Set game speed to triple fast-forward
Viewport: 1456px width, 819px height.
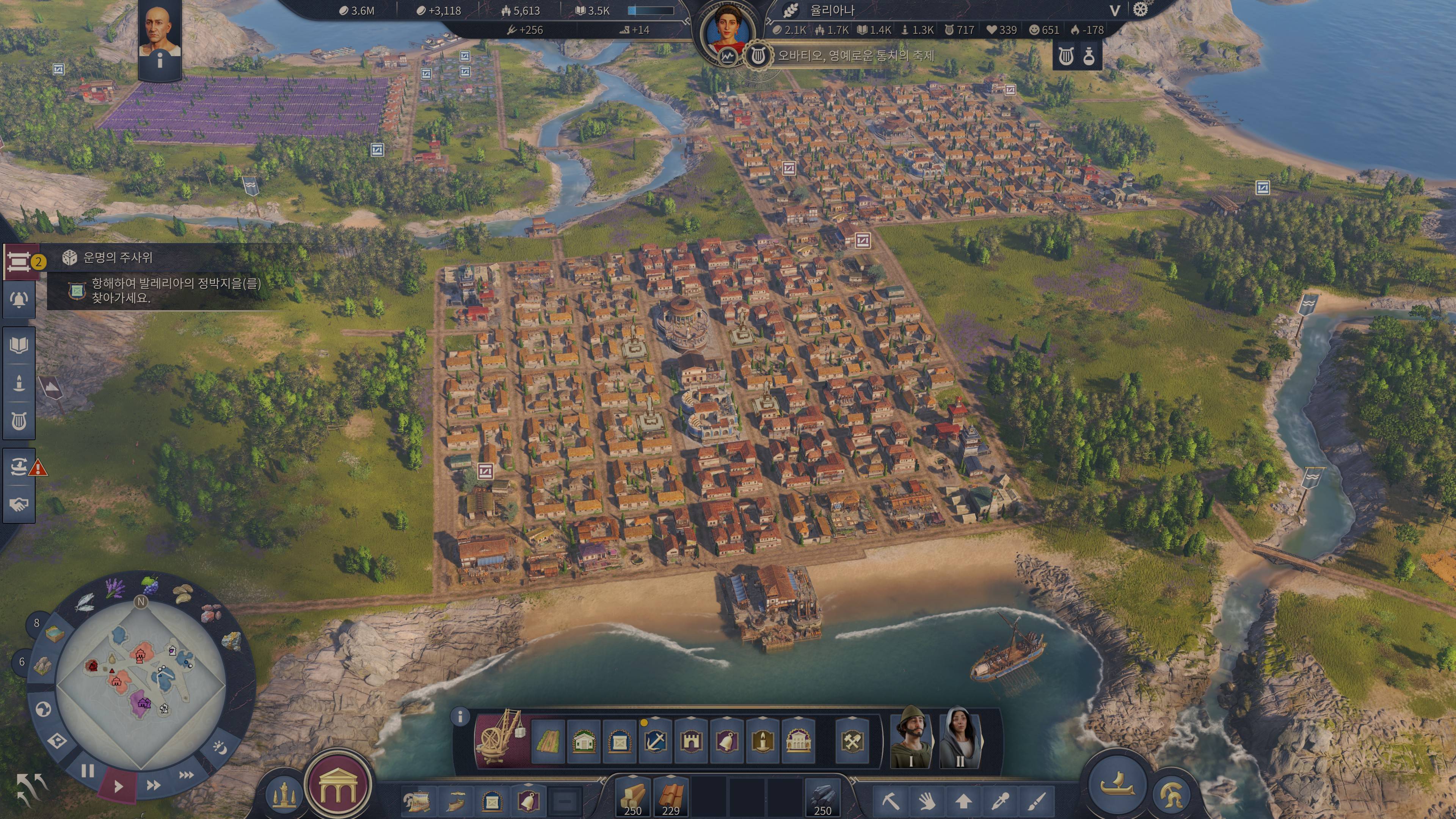click(186, 775)
